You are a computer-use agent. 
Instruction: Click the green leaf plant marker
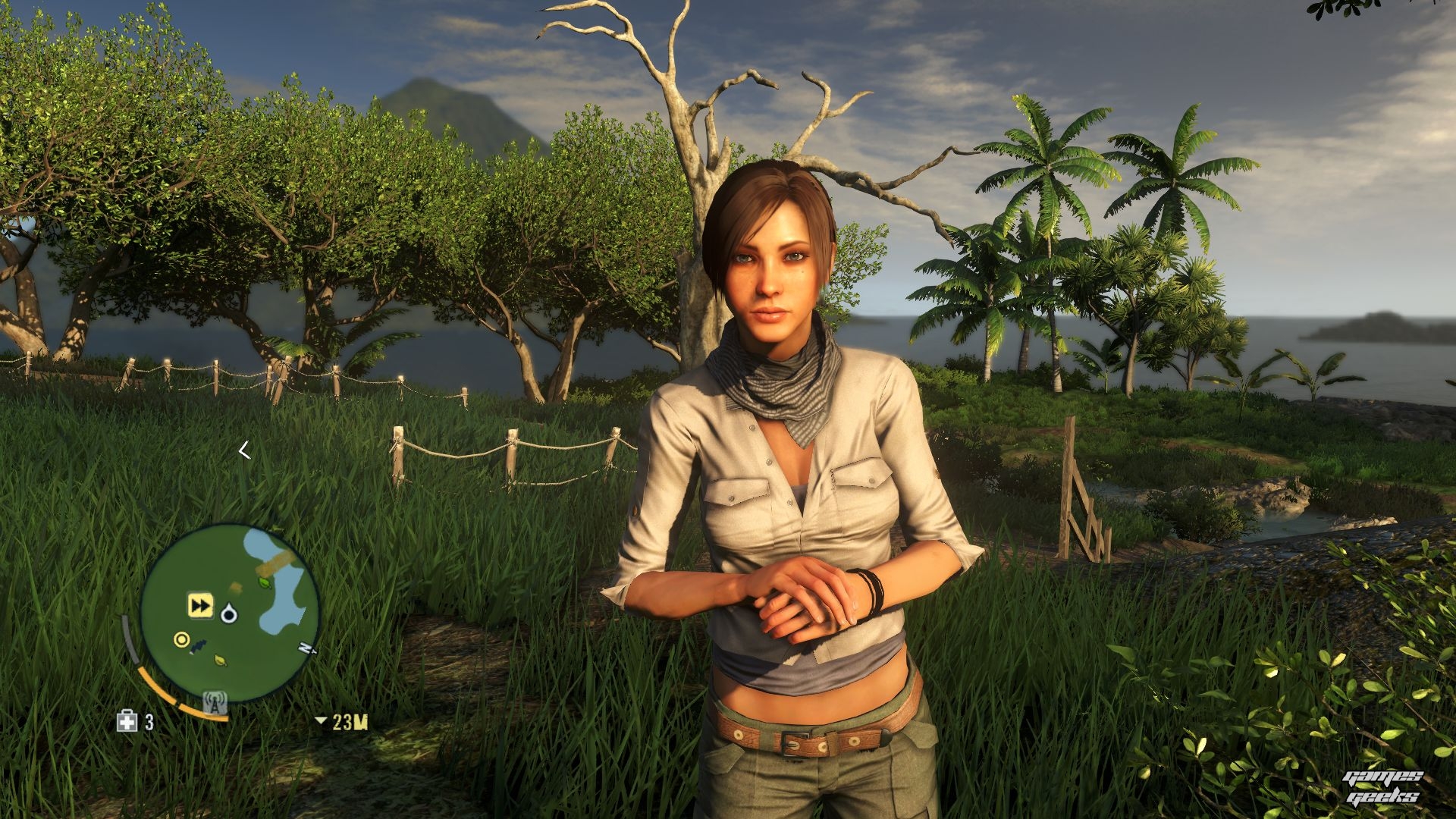point(265,582)
